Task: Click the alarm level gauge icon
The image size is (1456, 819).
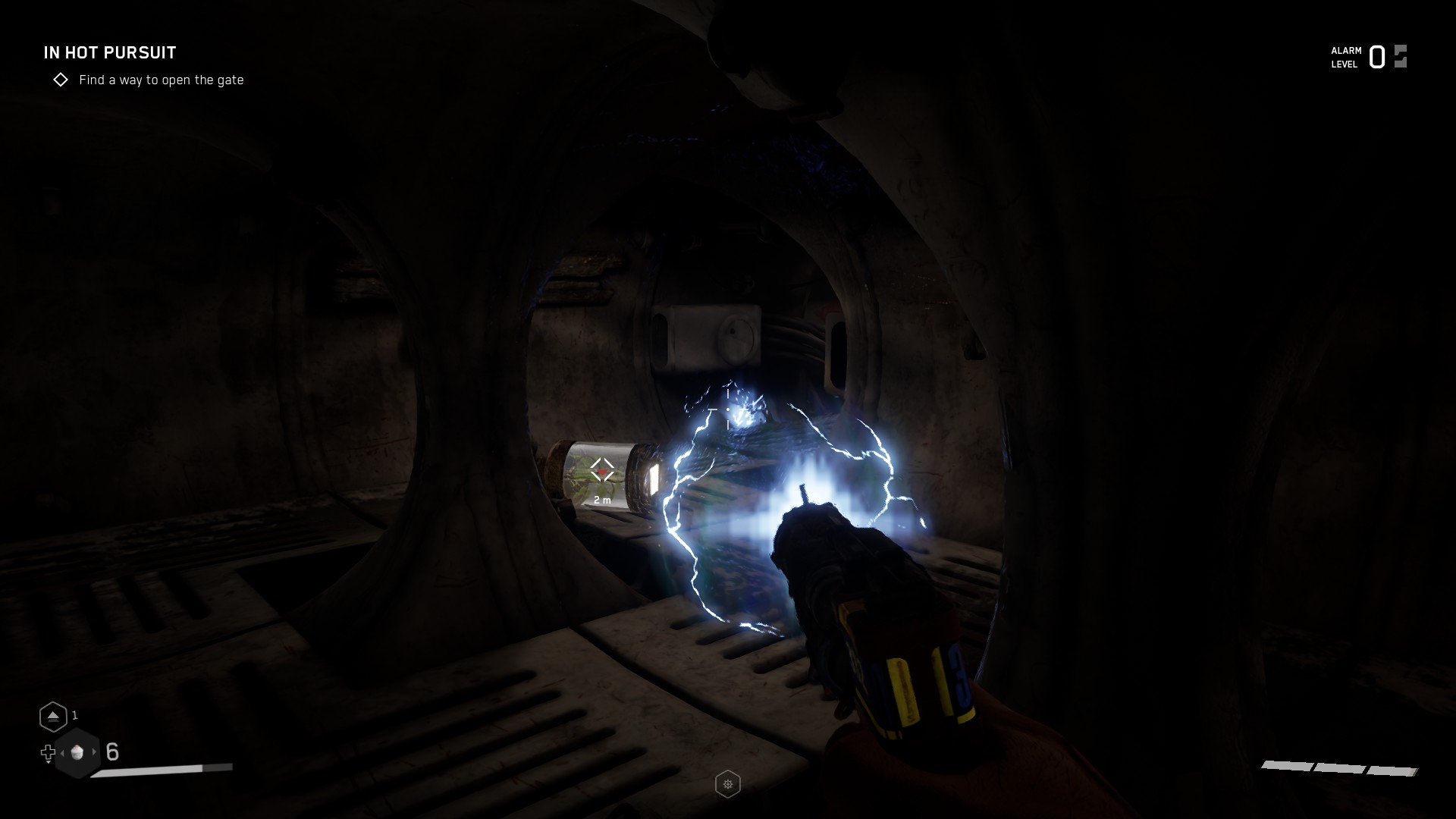Action: (x=1399, y=56)
